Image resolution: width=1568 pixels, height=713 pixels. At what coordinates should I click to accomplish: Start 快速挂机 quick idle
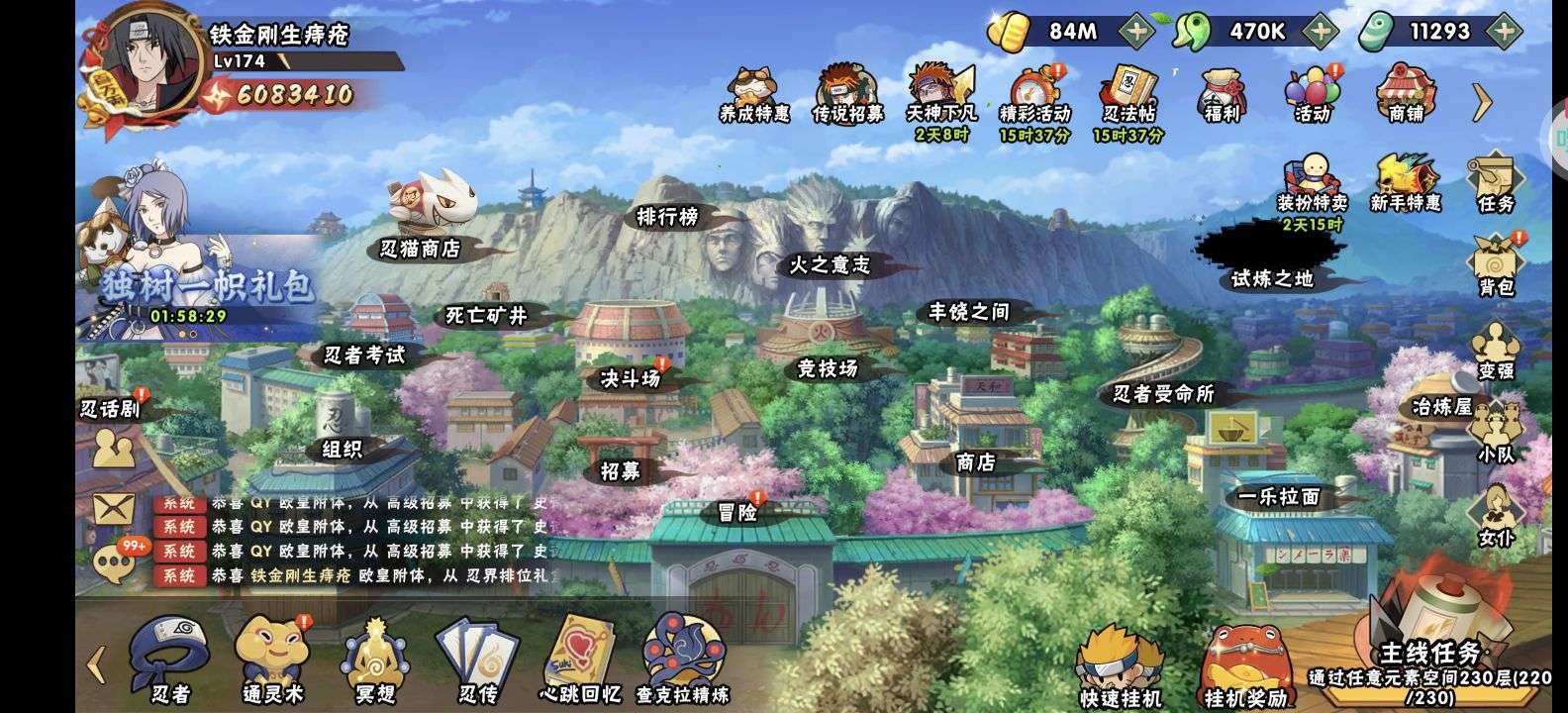[1120, 665]
